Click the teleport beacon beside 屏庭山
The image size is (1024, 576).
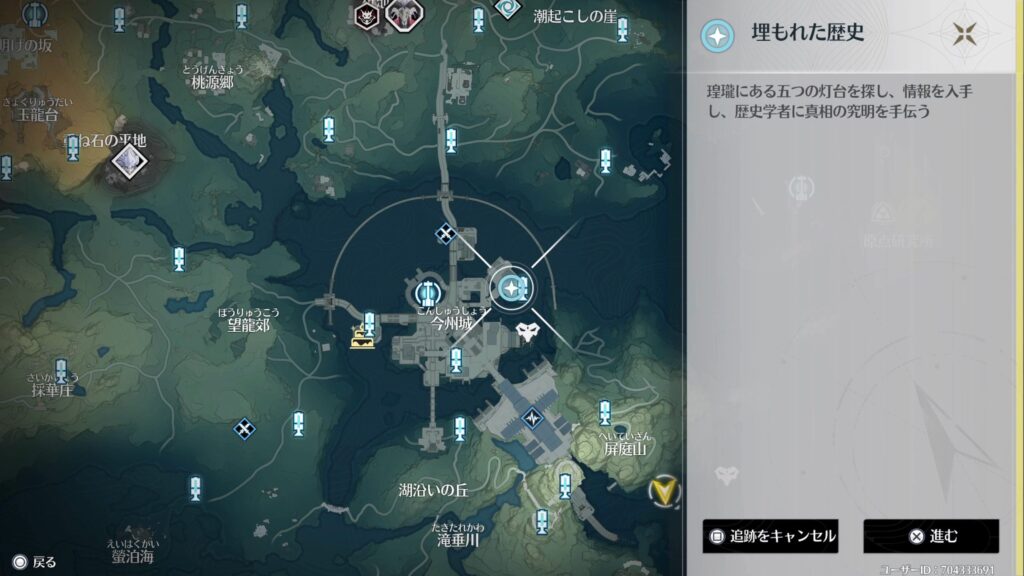click(604, 411)
